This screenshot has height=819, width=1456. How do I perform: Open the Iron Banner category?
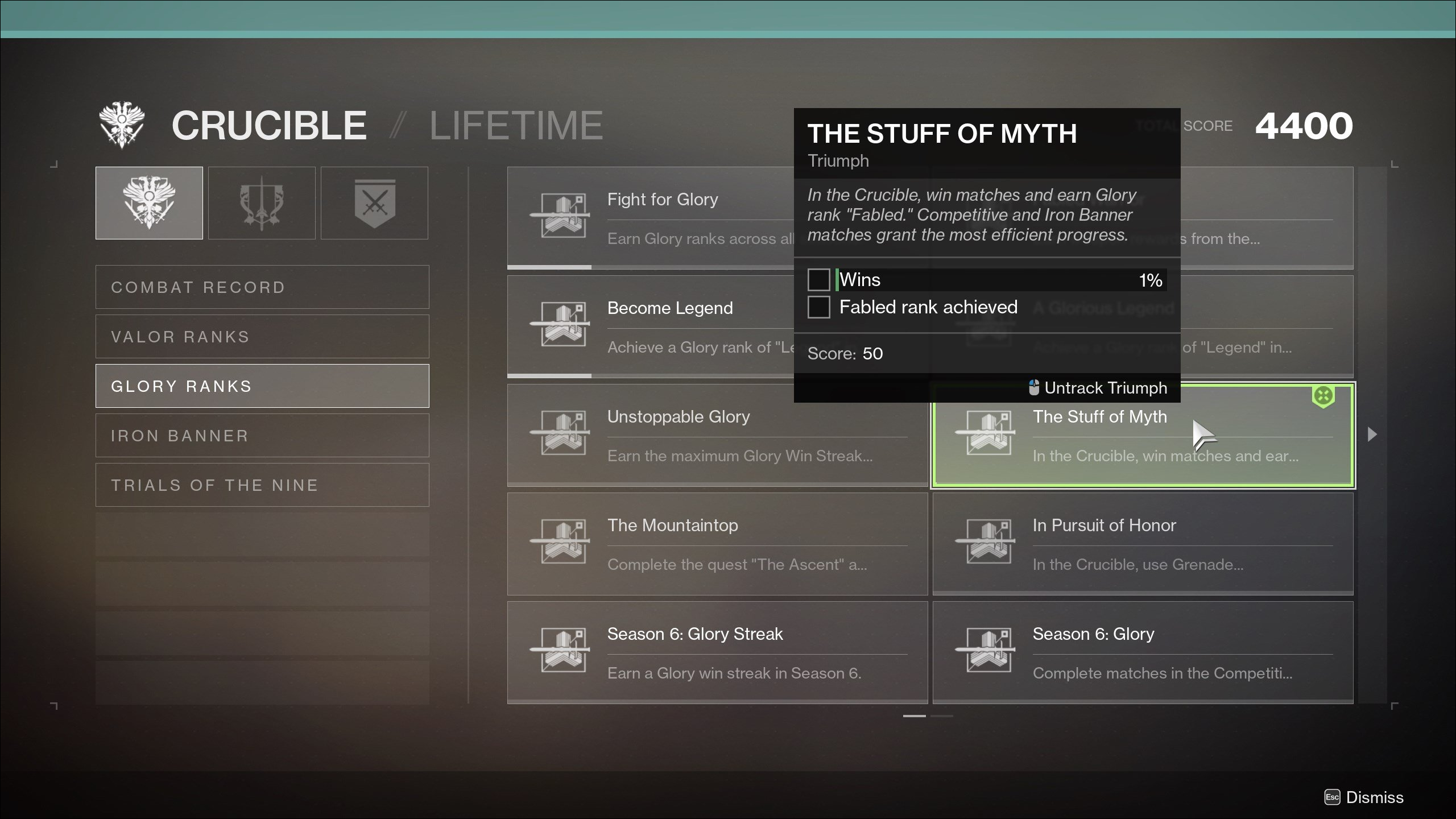262,436
